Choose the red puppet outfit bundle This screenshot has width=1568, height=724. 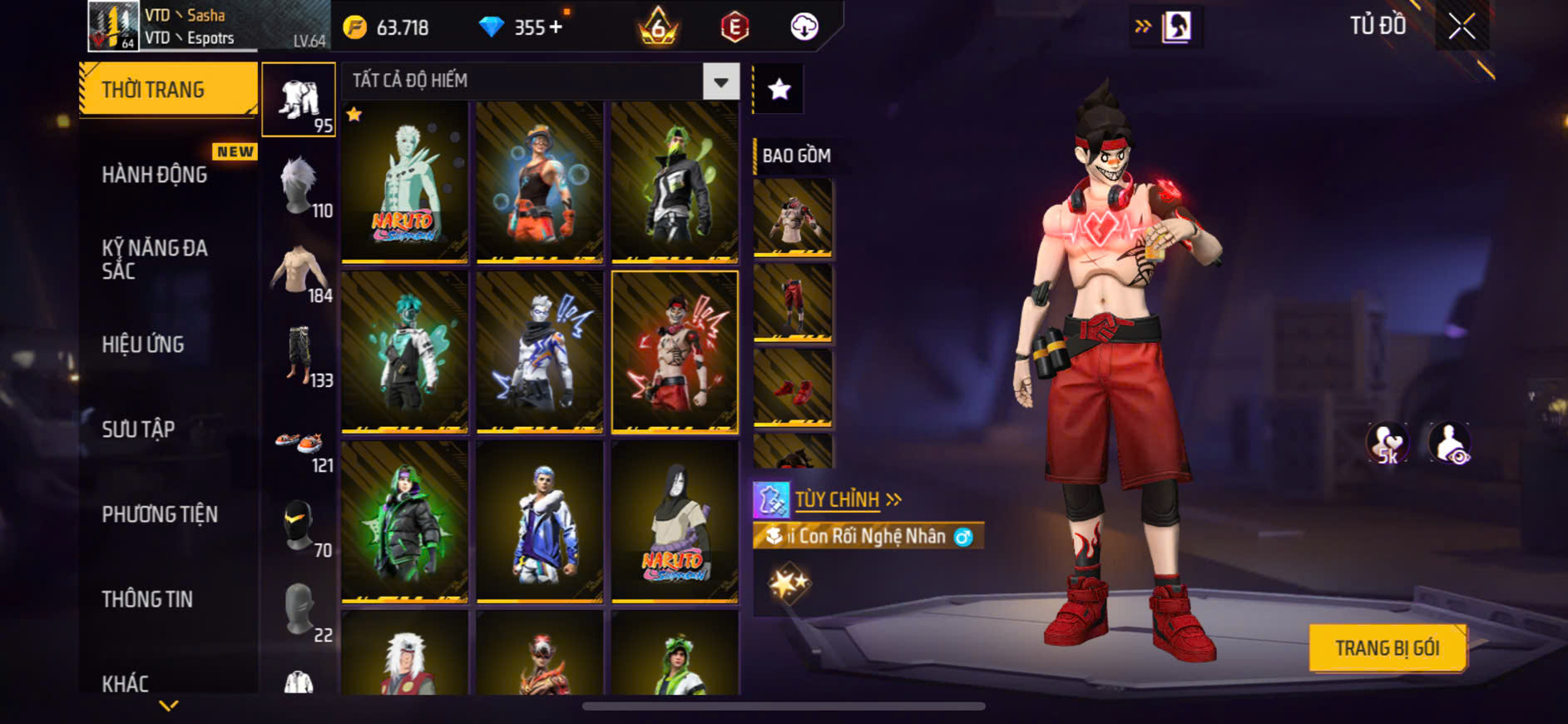coord(675,352)
